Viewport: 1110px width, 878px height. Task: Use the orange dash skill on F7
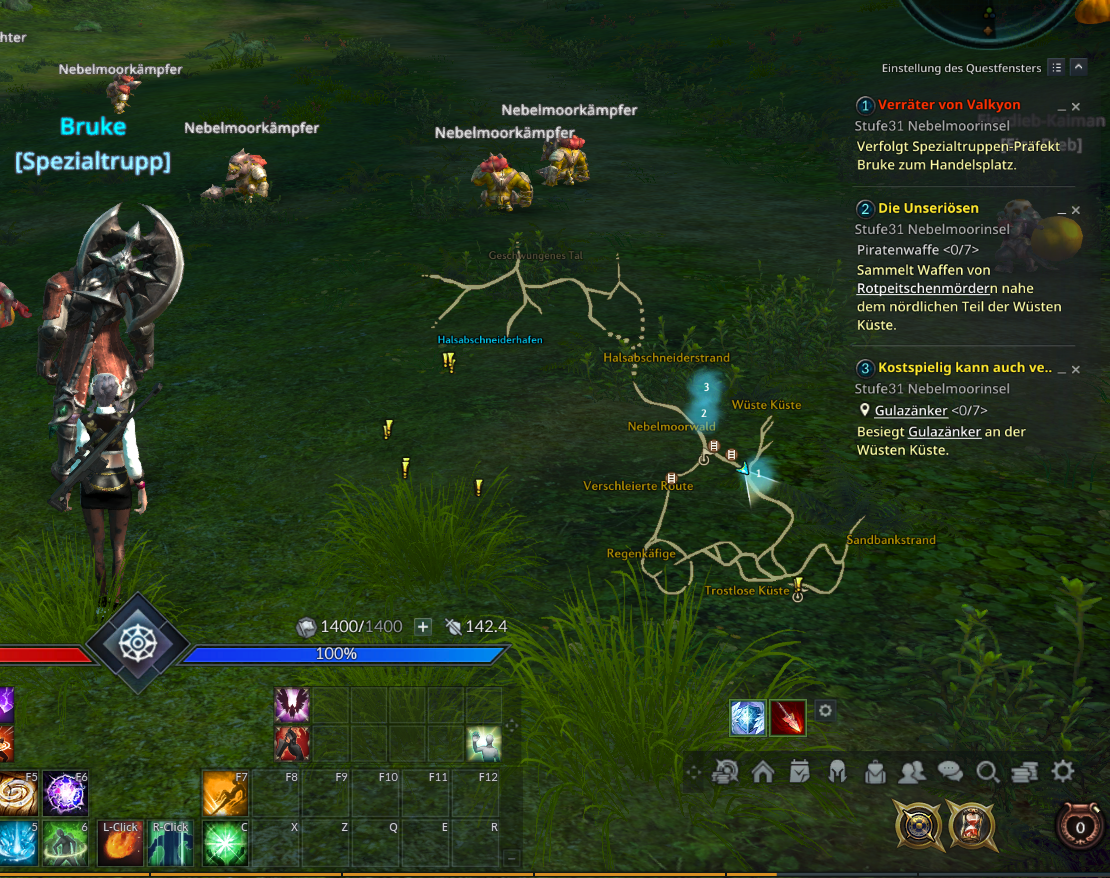(x=225, y=793)
